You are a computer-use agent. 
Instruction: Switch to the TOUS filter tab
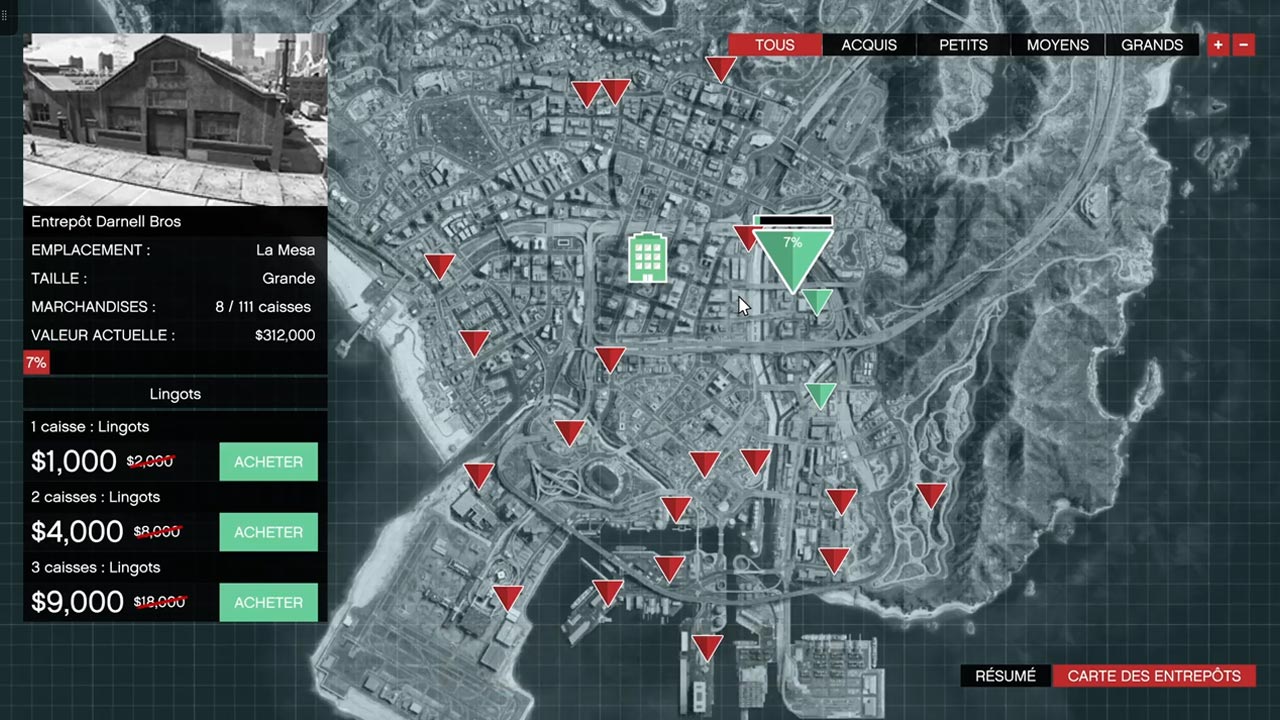click(775, 45)
